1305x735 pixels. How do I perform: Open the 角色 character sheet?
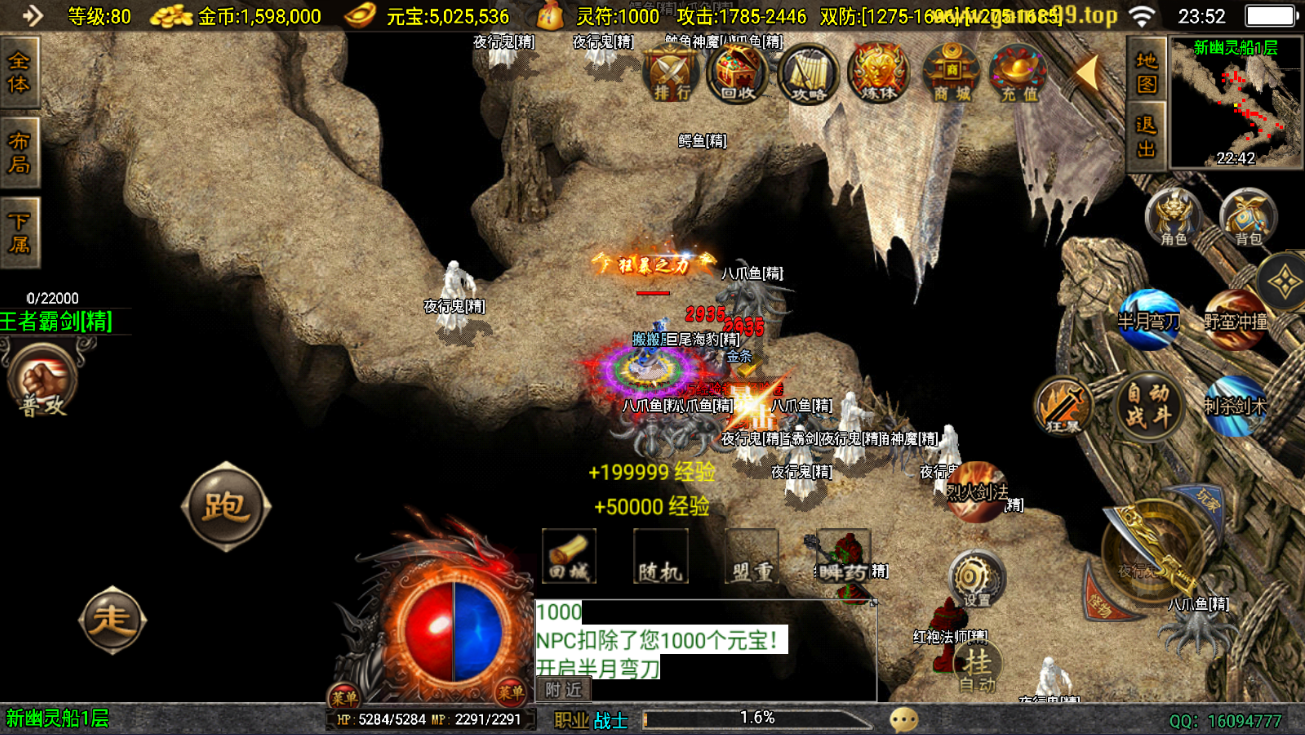pos(1173,216)
